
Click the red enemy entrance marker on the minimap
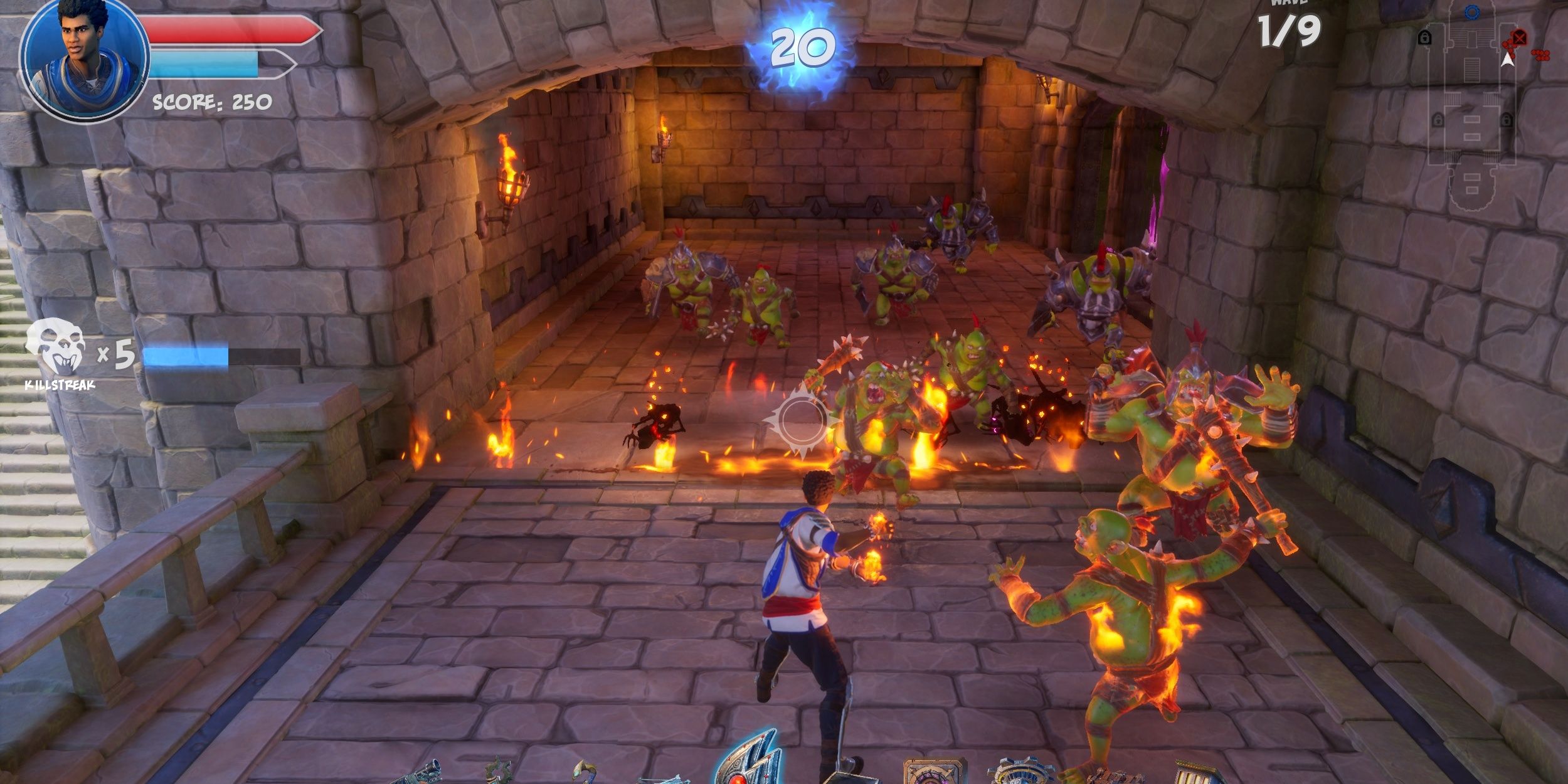coord(1519,38)
